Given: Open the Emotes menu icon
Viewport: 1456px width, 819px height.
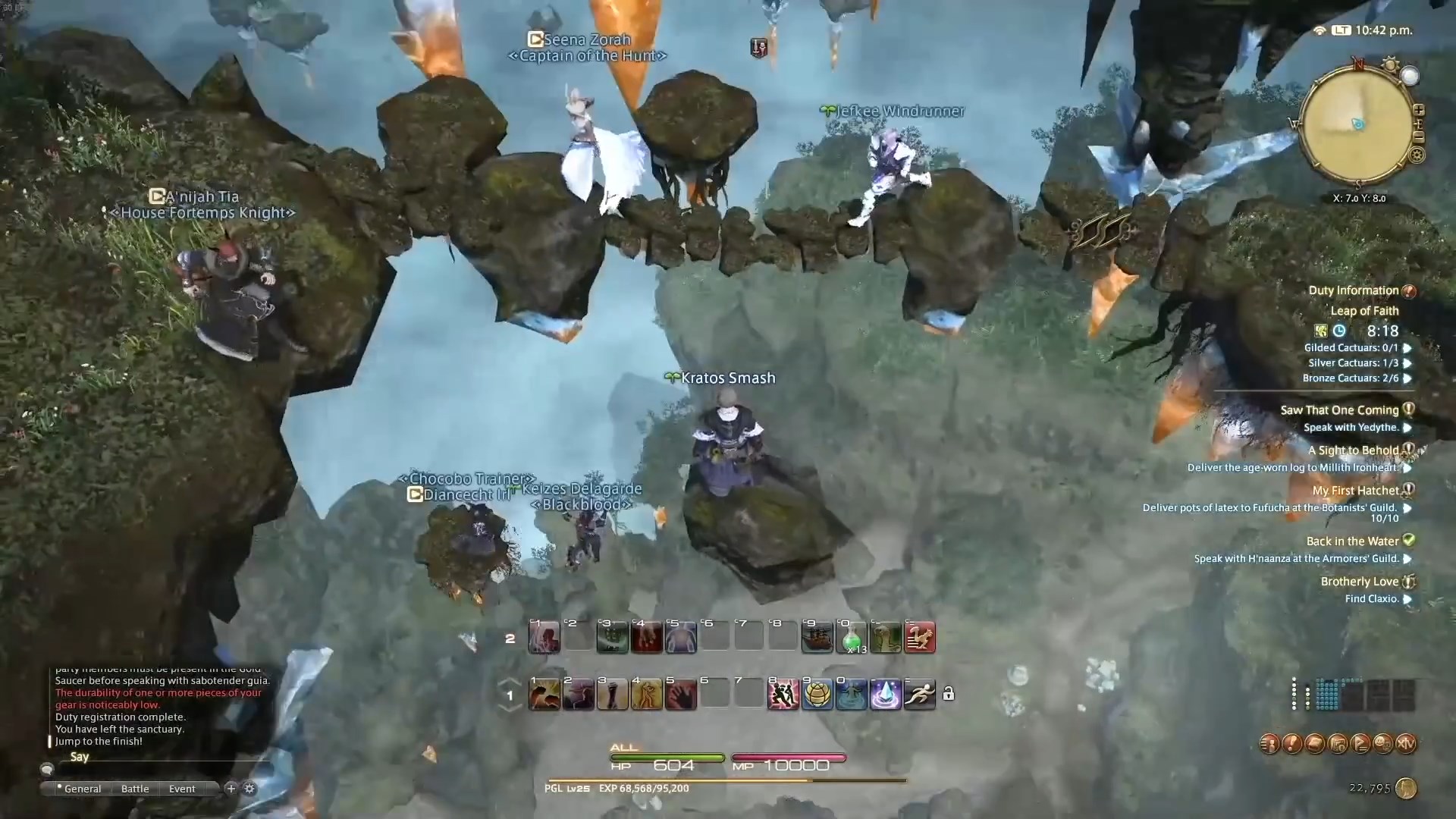Looking at the screenshot, I should pyautogui.click(x=1383, y=743).
